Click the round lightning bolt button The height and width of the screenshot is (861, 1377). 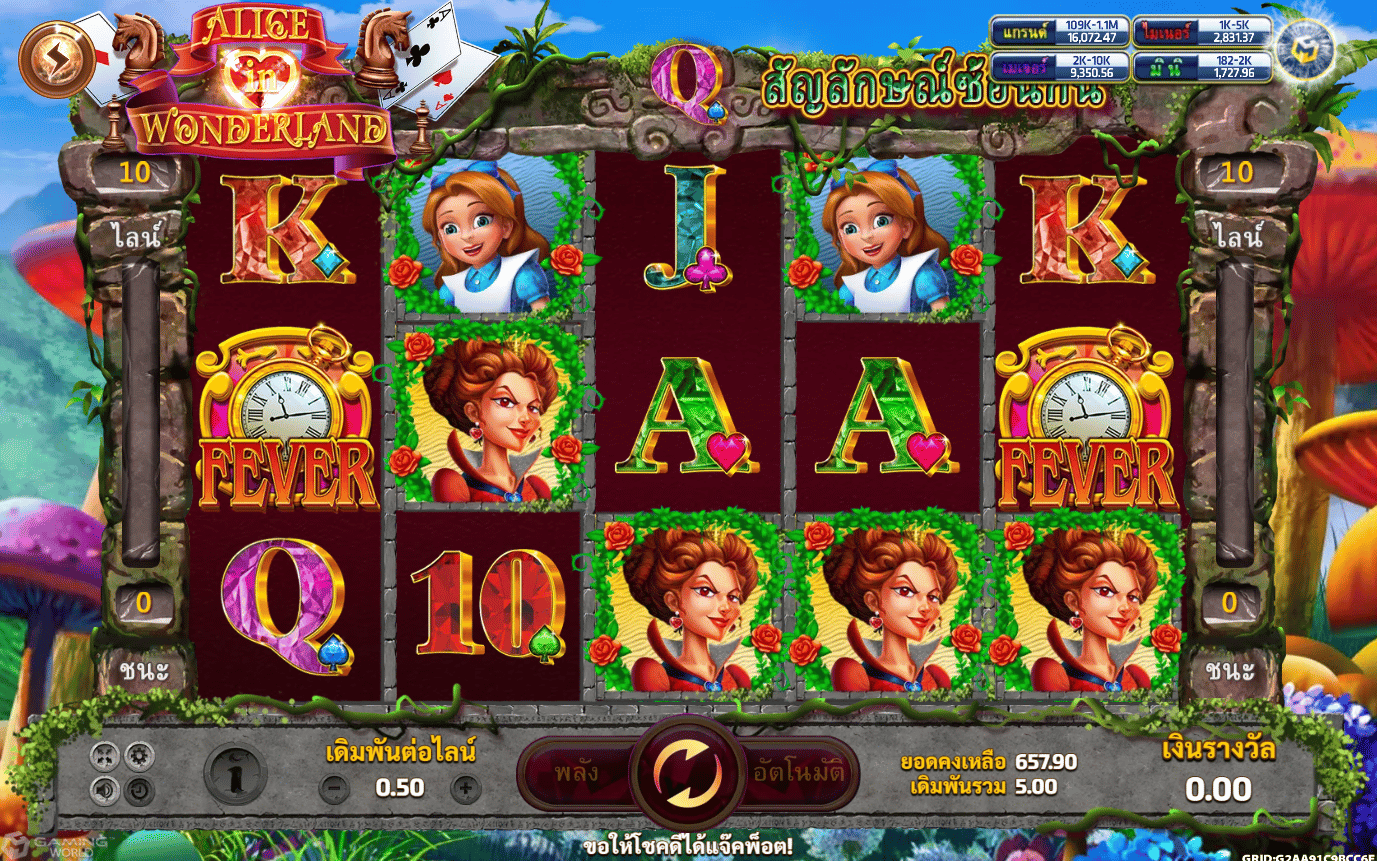[55, 59]
